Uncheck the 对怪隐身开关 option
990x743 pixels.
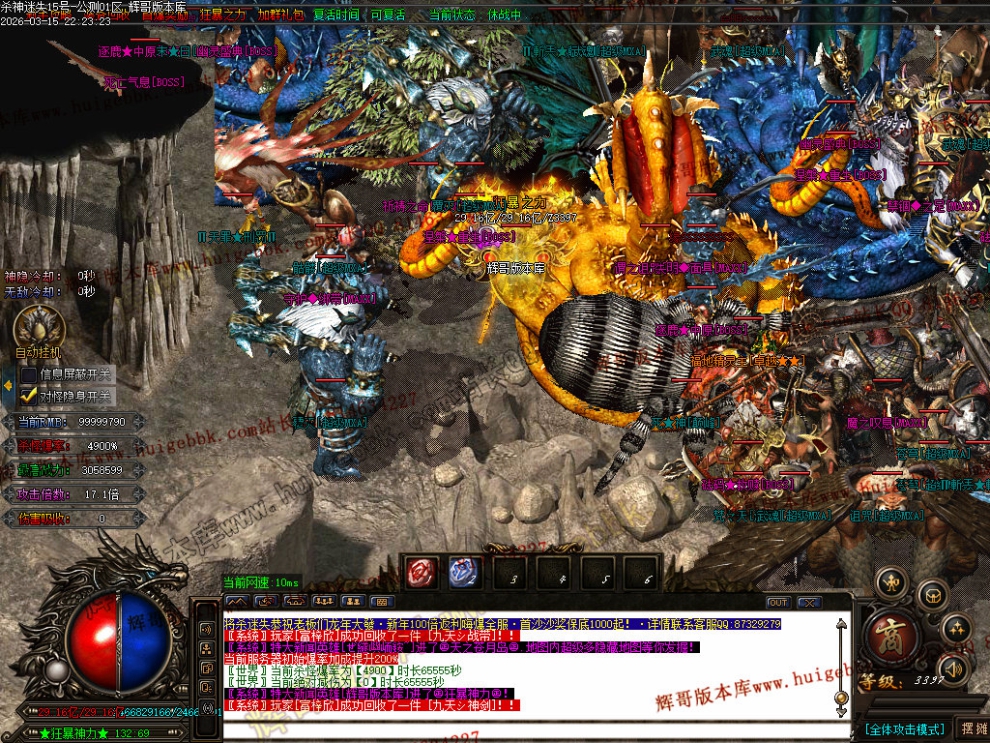30,395
